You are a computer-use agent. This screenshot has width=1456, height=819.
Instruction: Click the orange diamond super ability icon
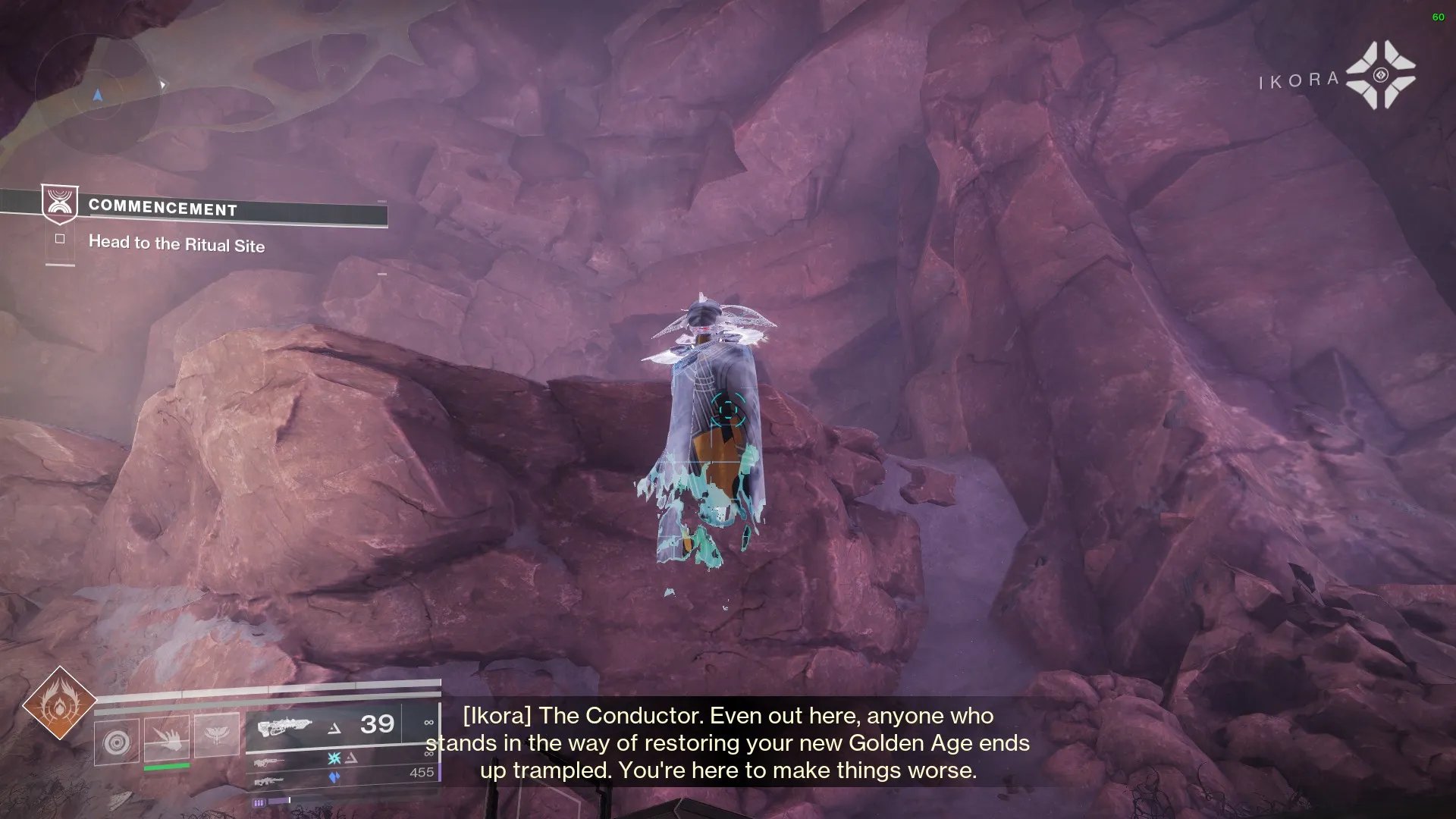coord(59,704)
